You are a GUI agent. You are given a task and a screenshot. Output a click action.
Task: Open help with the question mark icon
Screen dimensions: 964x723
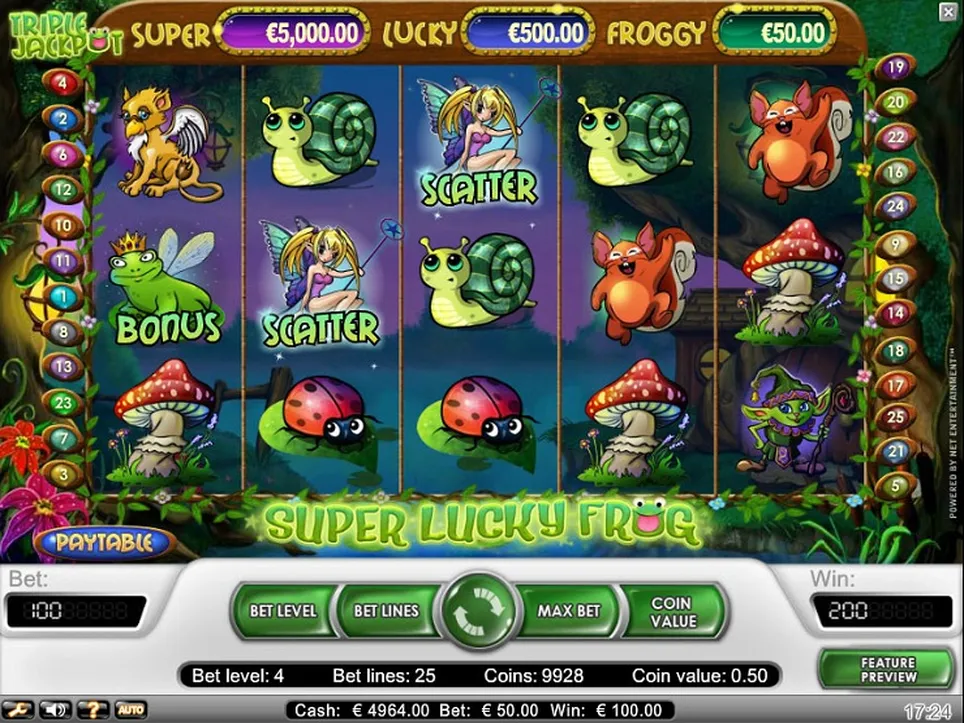click(x=95, y=710)
